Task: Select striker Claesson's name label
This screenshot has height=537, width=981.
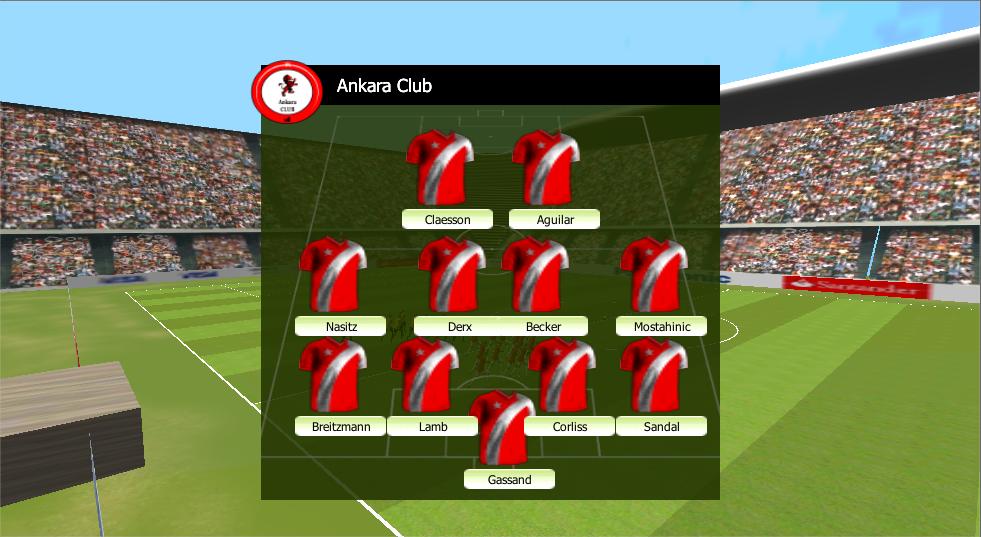Action: tap(447, 220)
